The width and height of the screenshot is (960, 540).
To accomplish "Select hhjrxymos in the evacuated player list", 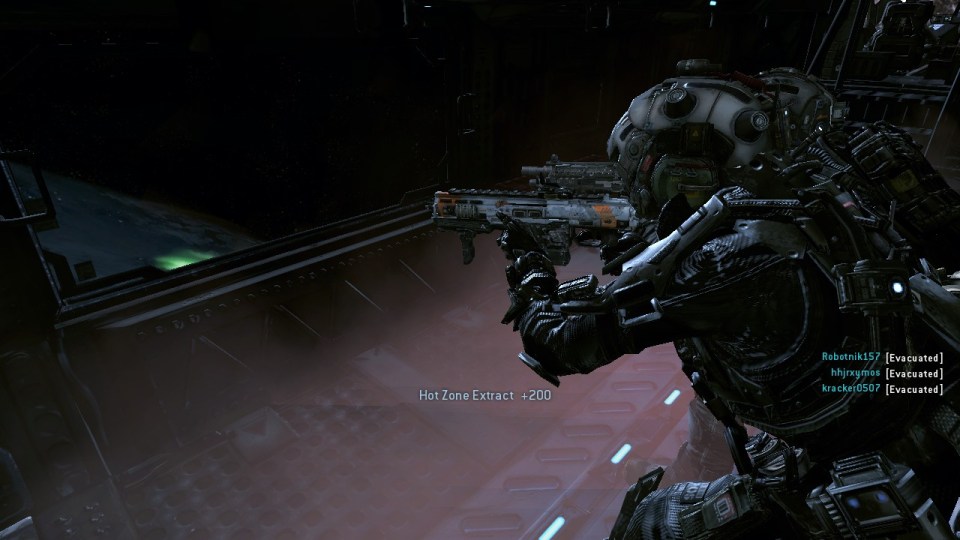I will coord(856,373).
